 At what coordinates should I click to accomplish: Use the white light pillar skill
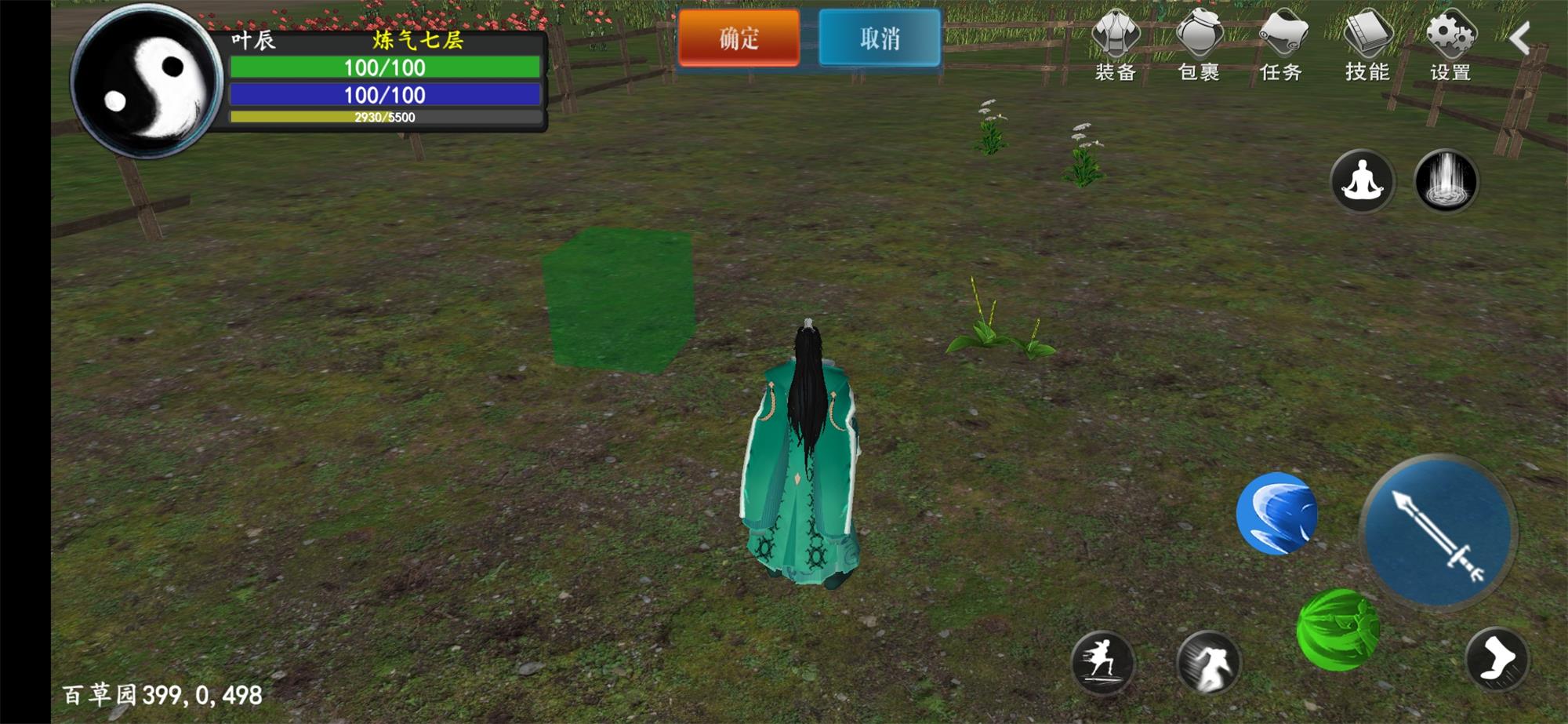1446,181
